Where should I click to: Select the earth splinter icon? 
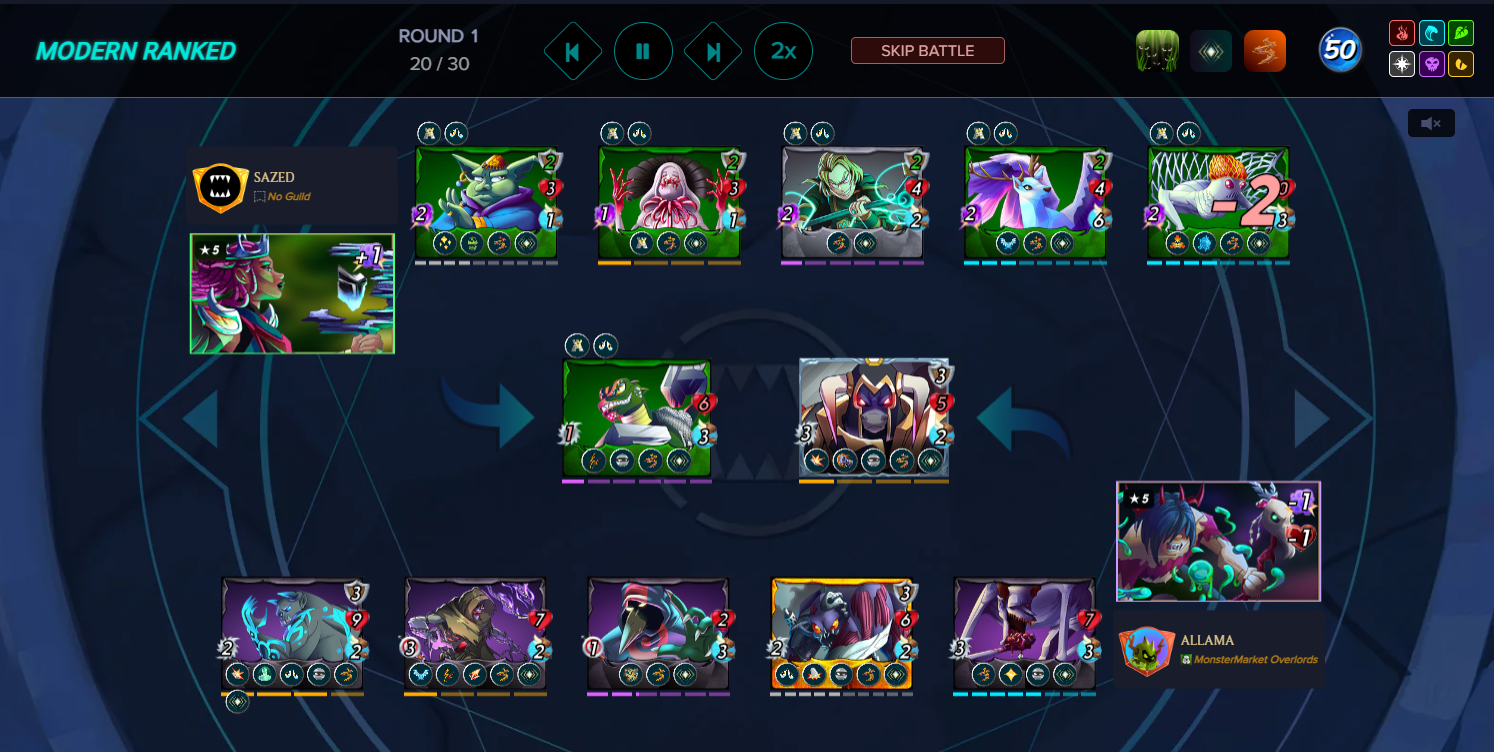pos(1461,31)
